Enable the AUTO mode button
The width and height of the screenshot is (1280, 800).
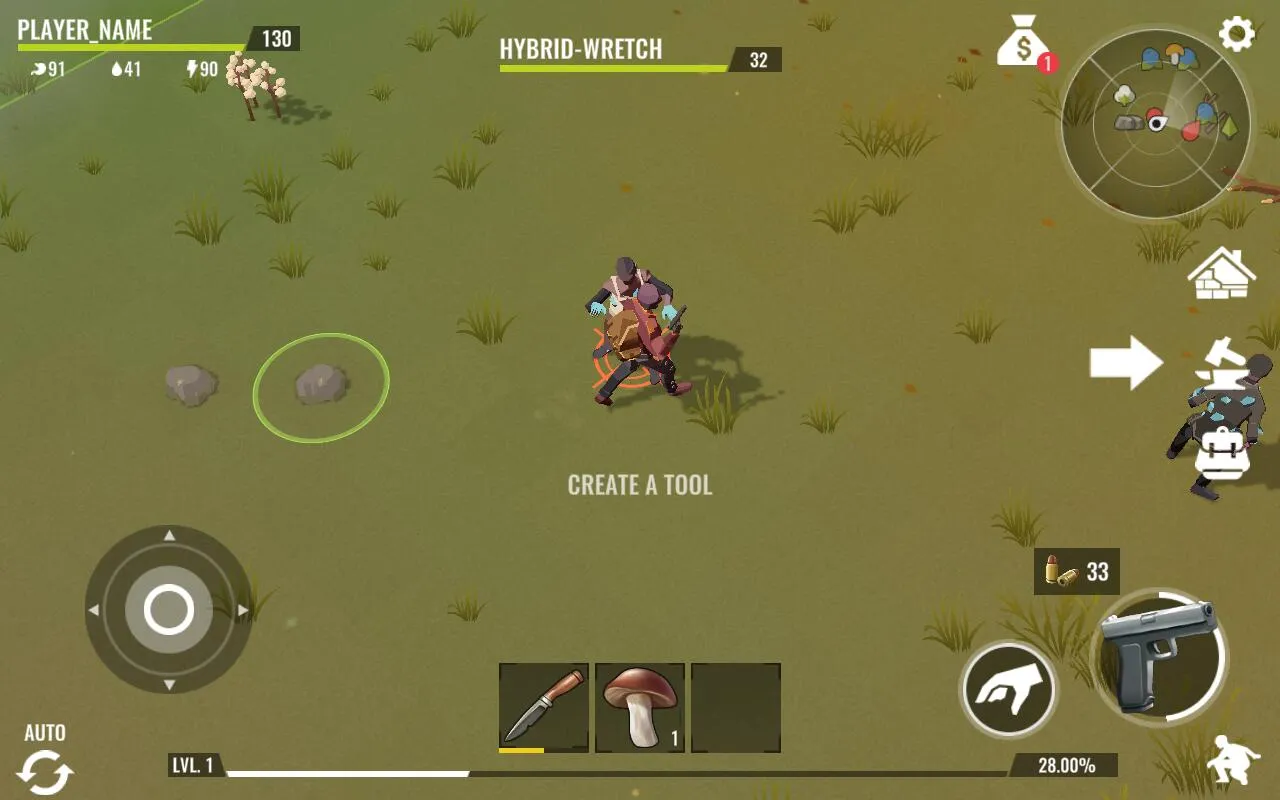(x=45, y=762)
